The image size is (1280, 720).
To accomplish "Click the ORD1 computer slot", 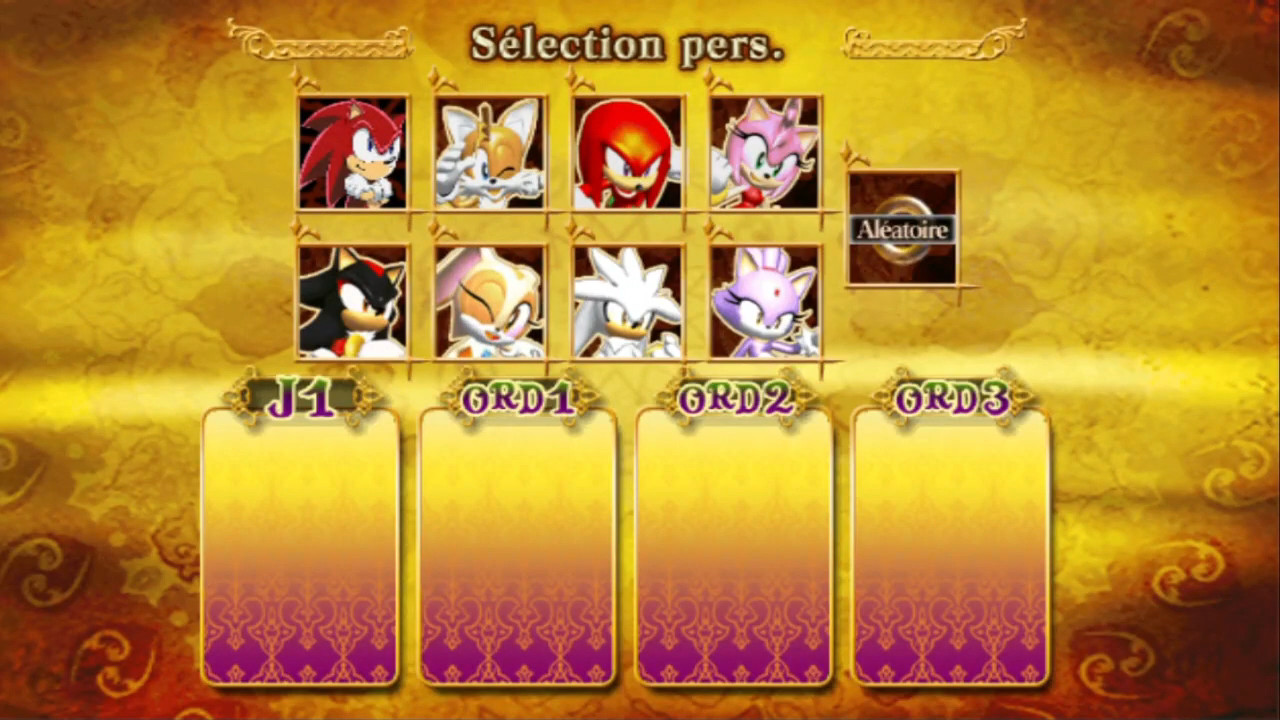I will [x=519, y=398].
